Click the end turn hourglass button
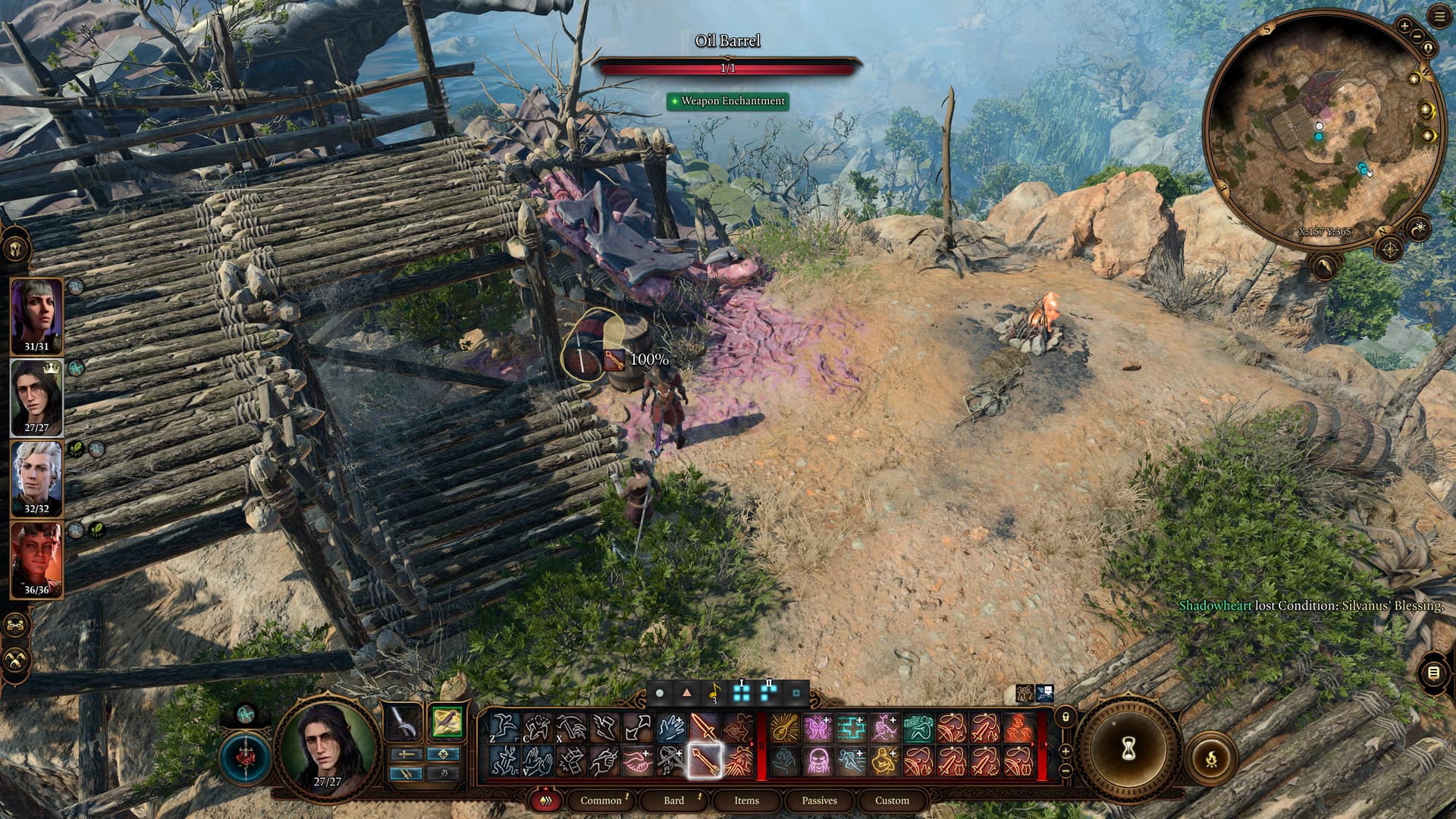1456x819 pixels. (1128, 749)
